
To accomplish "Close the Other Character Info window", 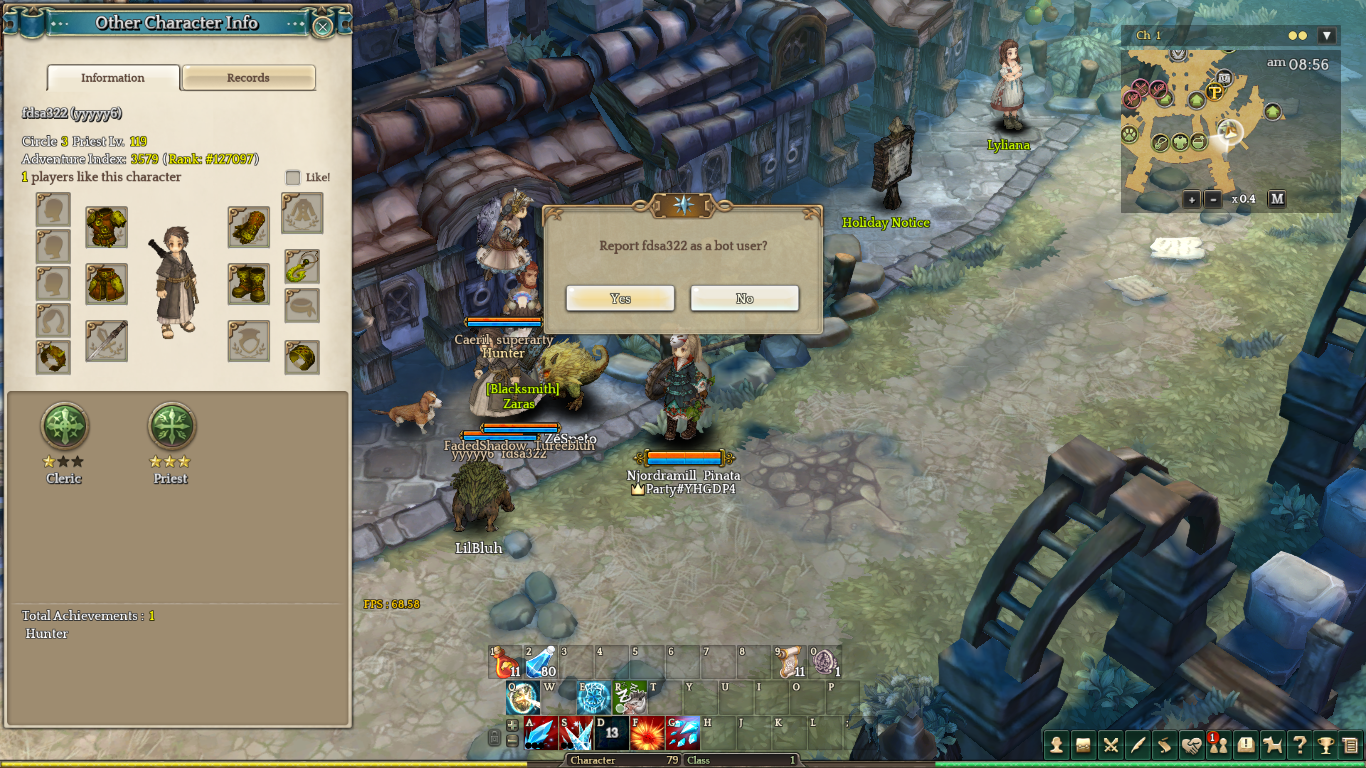I will 323,27.
